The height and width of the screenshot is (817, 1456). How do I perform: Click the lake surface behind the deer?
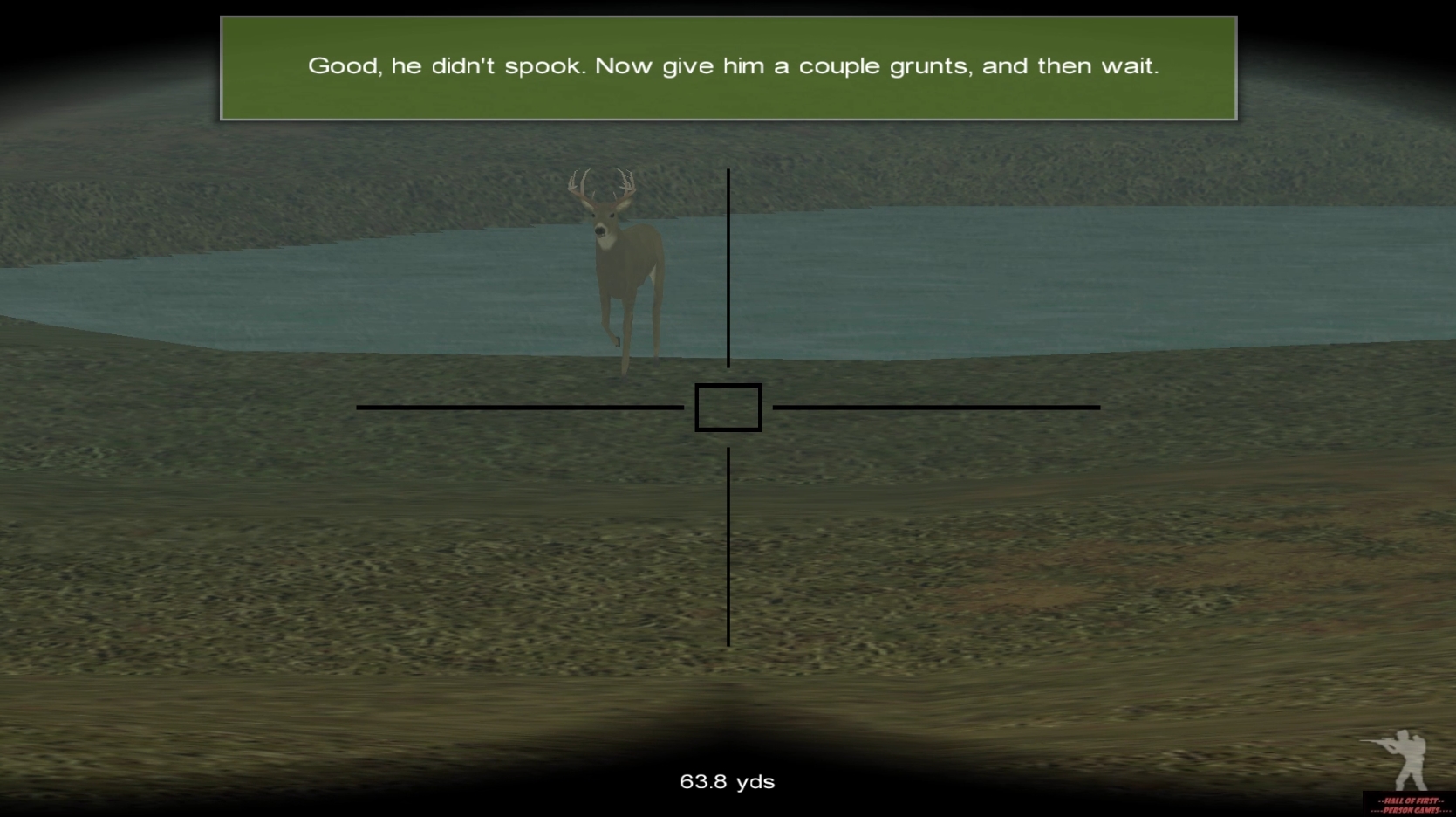pos(960,279)
